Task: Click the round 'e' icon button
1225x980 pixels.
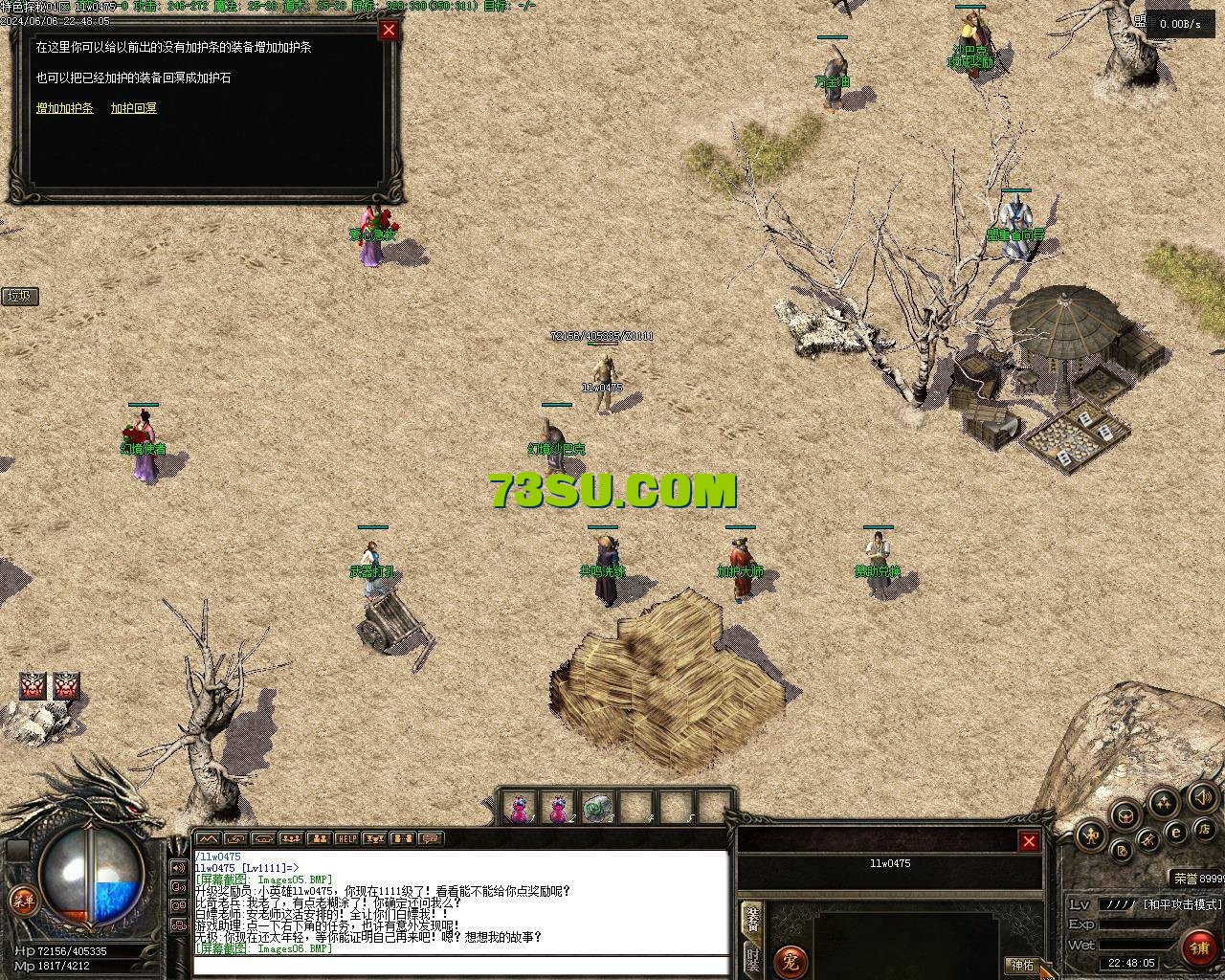Action: point(1176,833)
